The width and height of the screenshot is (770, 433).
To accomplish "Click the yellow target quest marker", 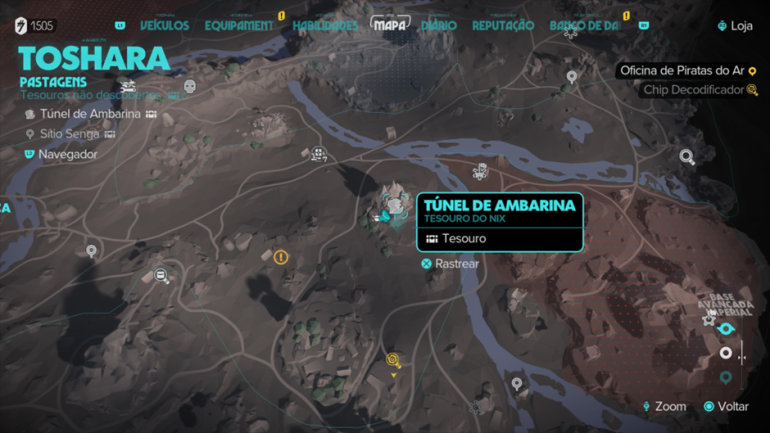I will coord(393,360).
